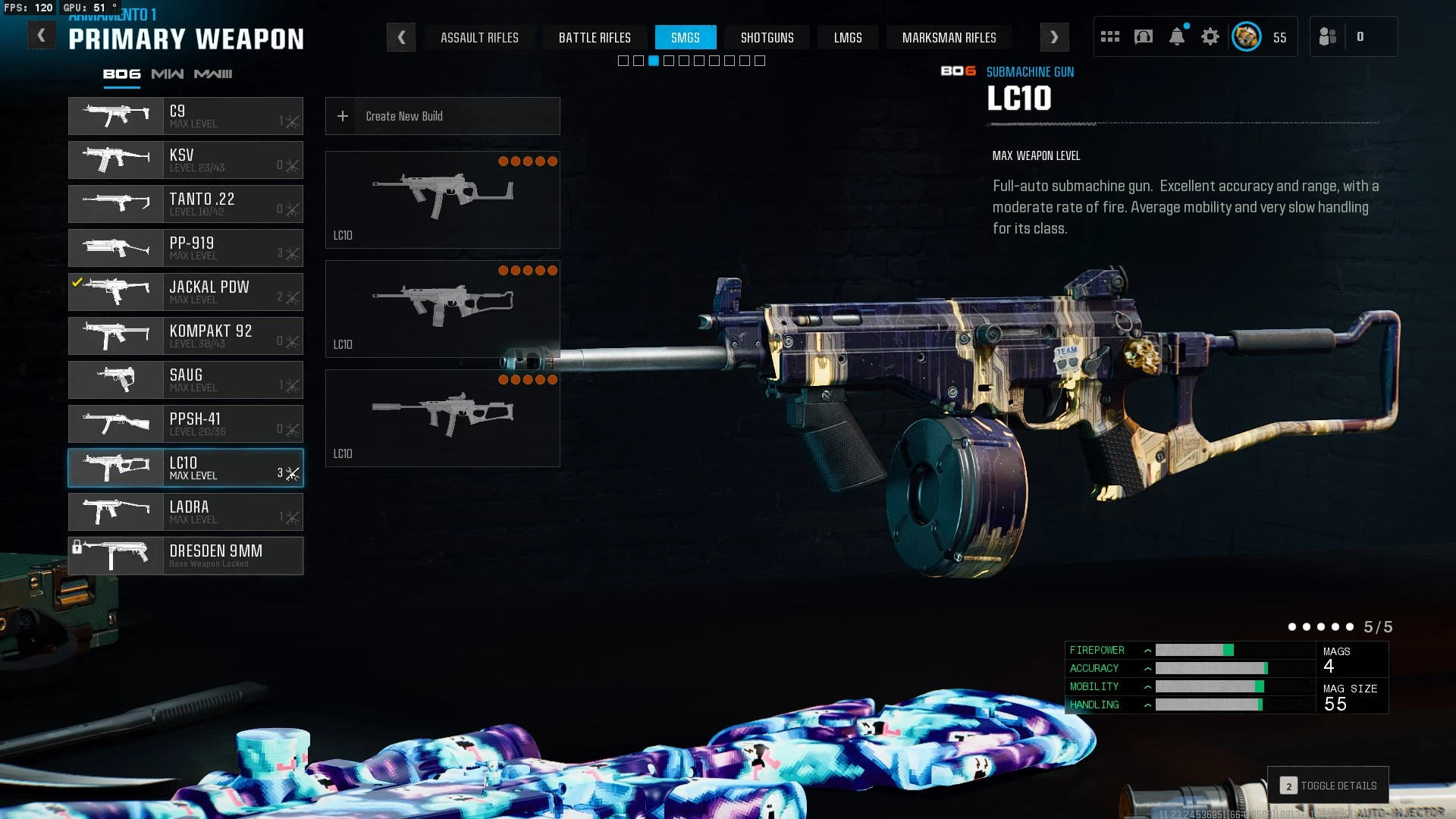This screenshot has height=819, width=1456.
Task: Go back using the Primary Weapon back arrow
Action: pos(42,33)
